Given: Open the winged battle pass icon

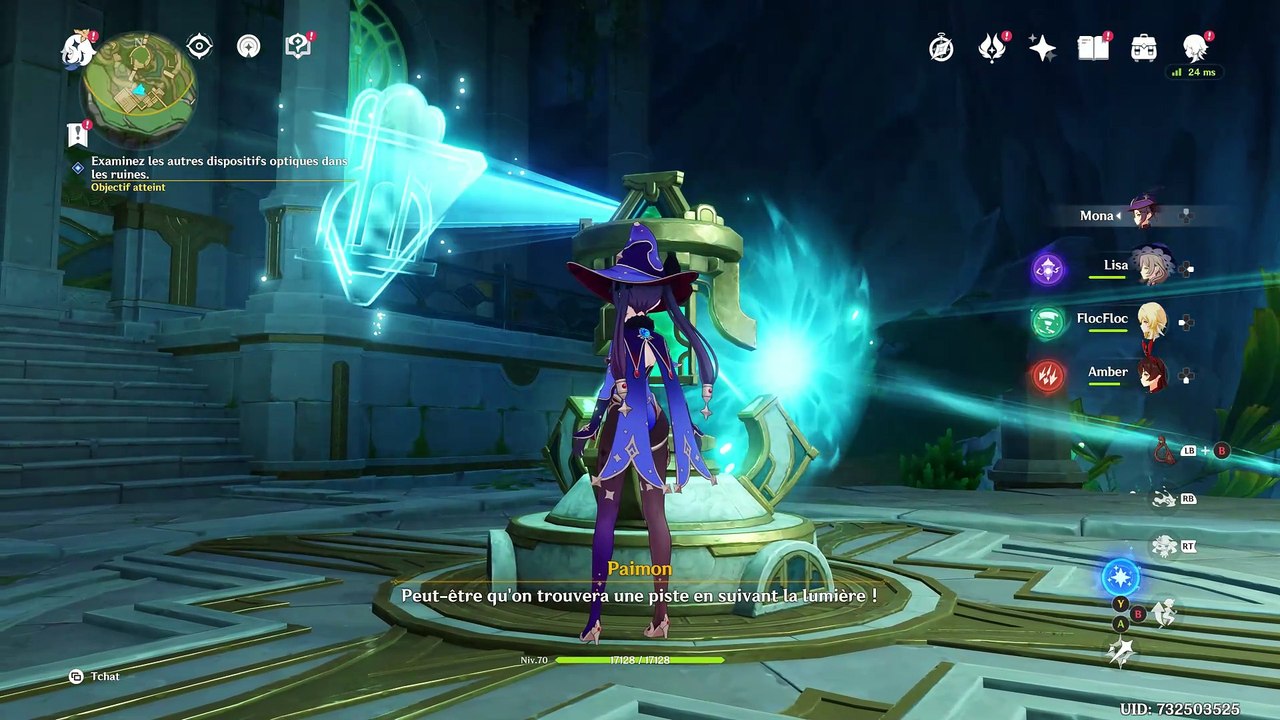Looking at the screenshot, I should 991,48.
